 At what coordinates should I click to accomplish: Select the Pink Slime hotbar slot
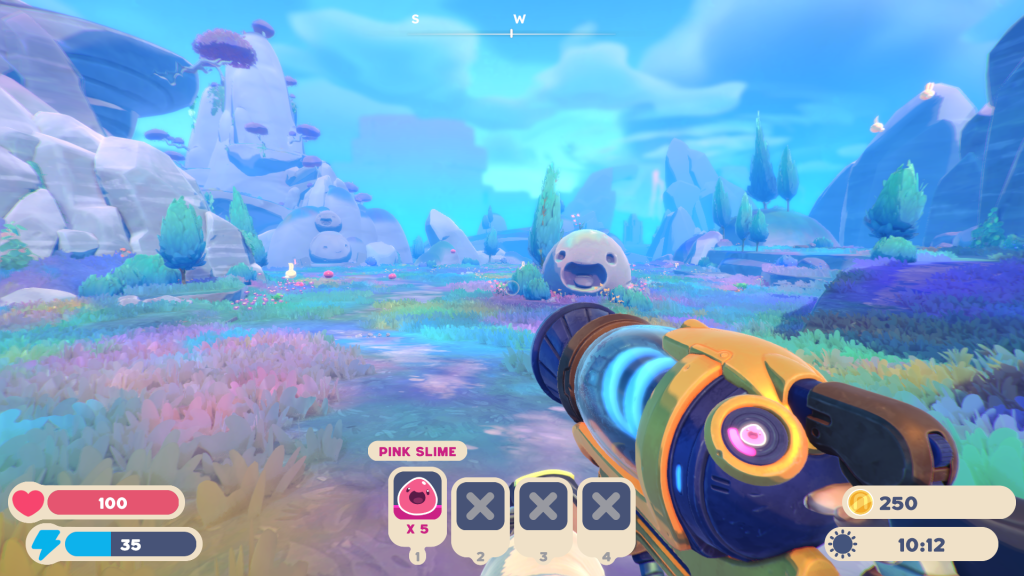tap(416, 503)
